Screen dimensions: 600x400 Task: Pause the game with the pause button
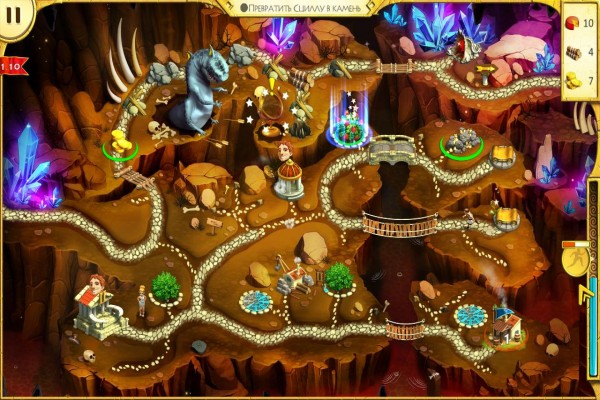click(15, 13)
